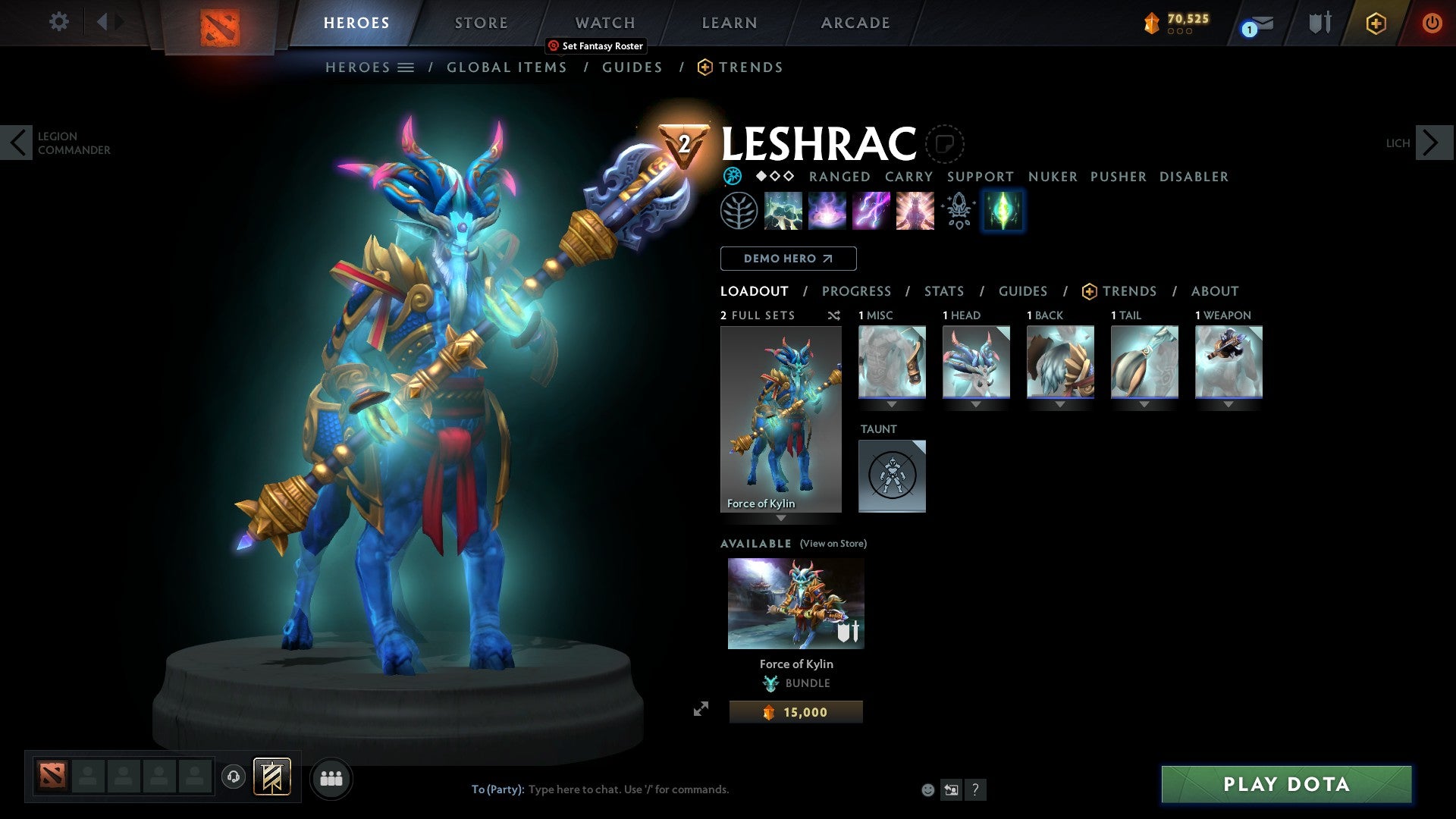
Task: Switch to the STATS tab
Action: click(943, 290)
